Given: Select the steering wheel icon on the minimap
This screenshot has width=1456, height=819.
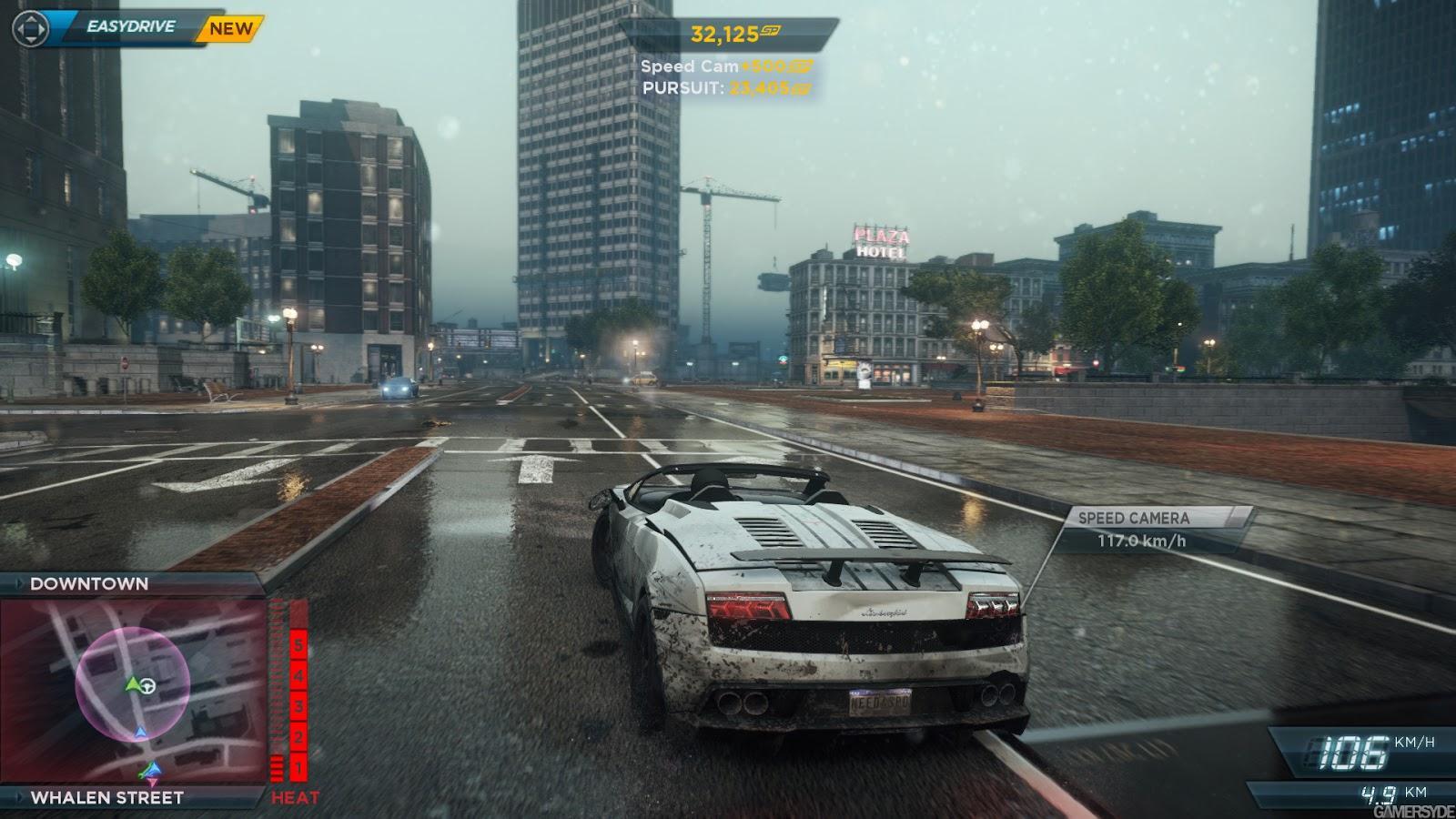Looking at the screenshot, I should (x=147, y=686).
